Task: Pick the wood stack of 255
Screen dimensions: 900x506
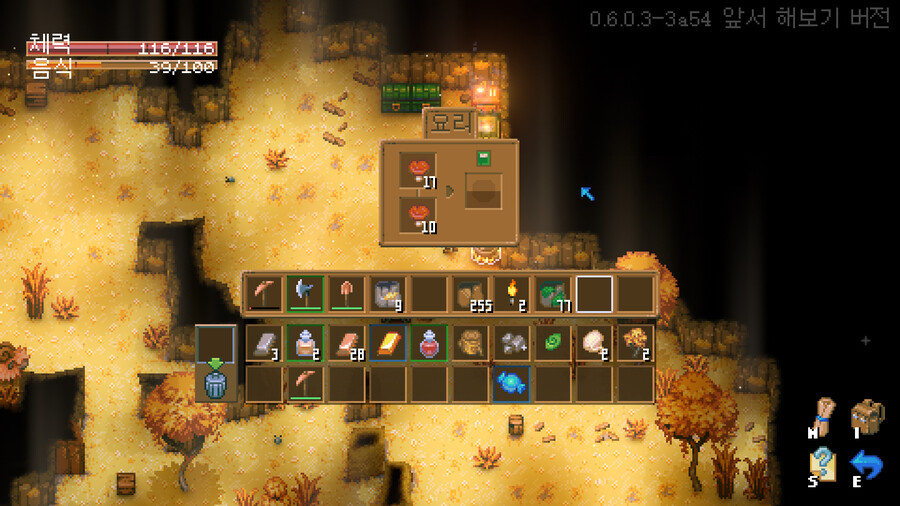Action: [470, 293]
